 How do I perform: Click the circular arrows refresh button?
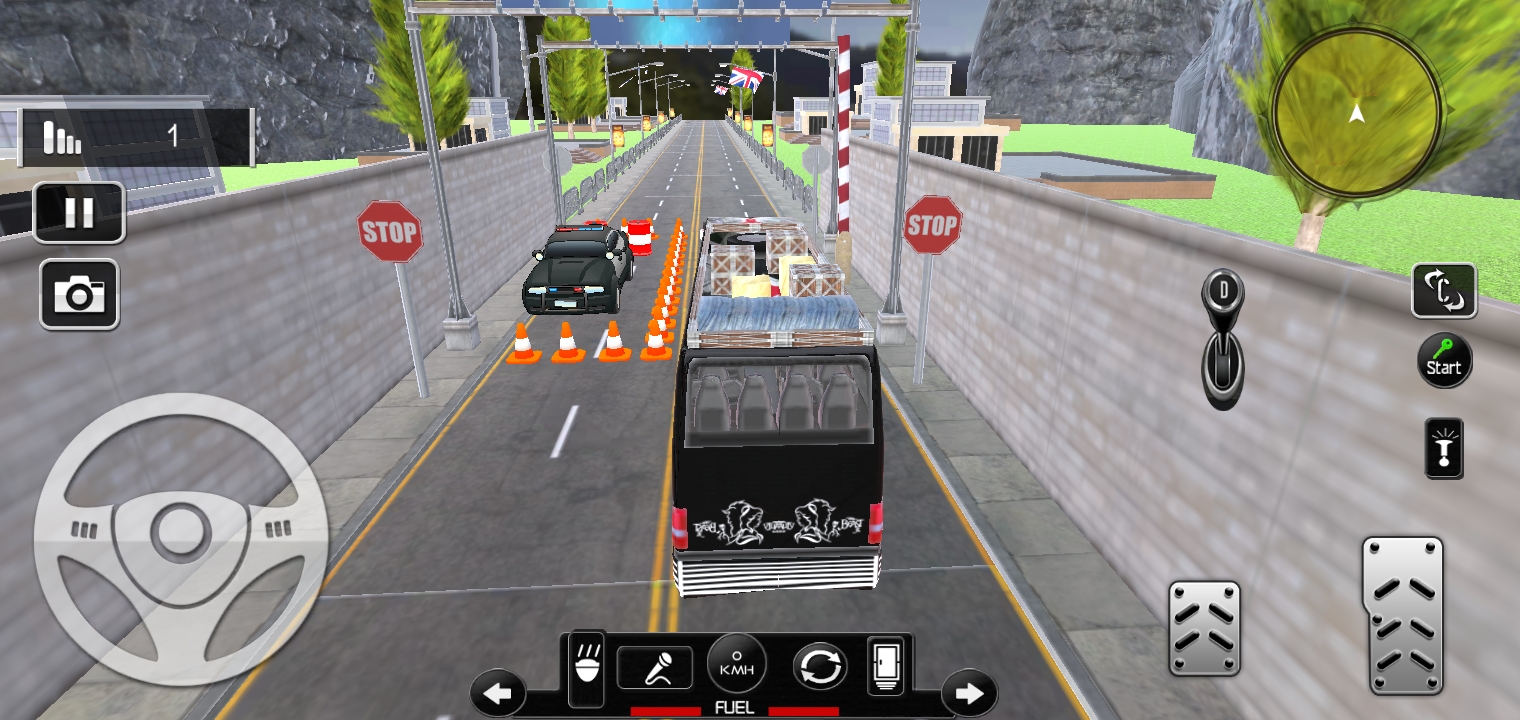820,667
